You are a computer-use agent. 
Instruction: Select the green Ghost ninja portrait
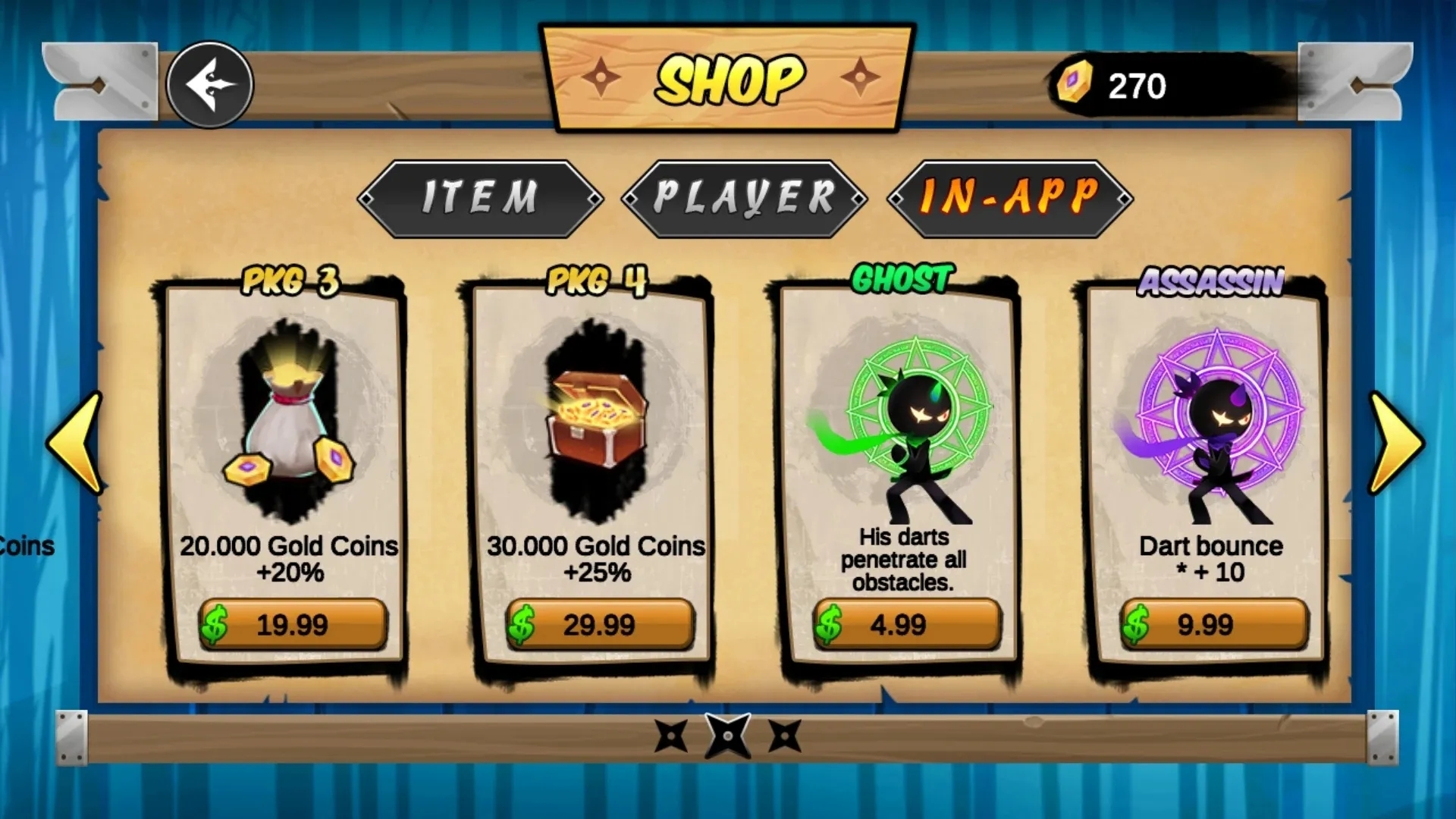(x=910, y=432)
